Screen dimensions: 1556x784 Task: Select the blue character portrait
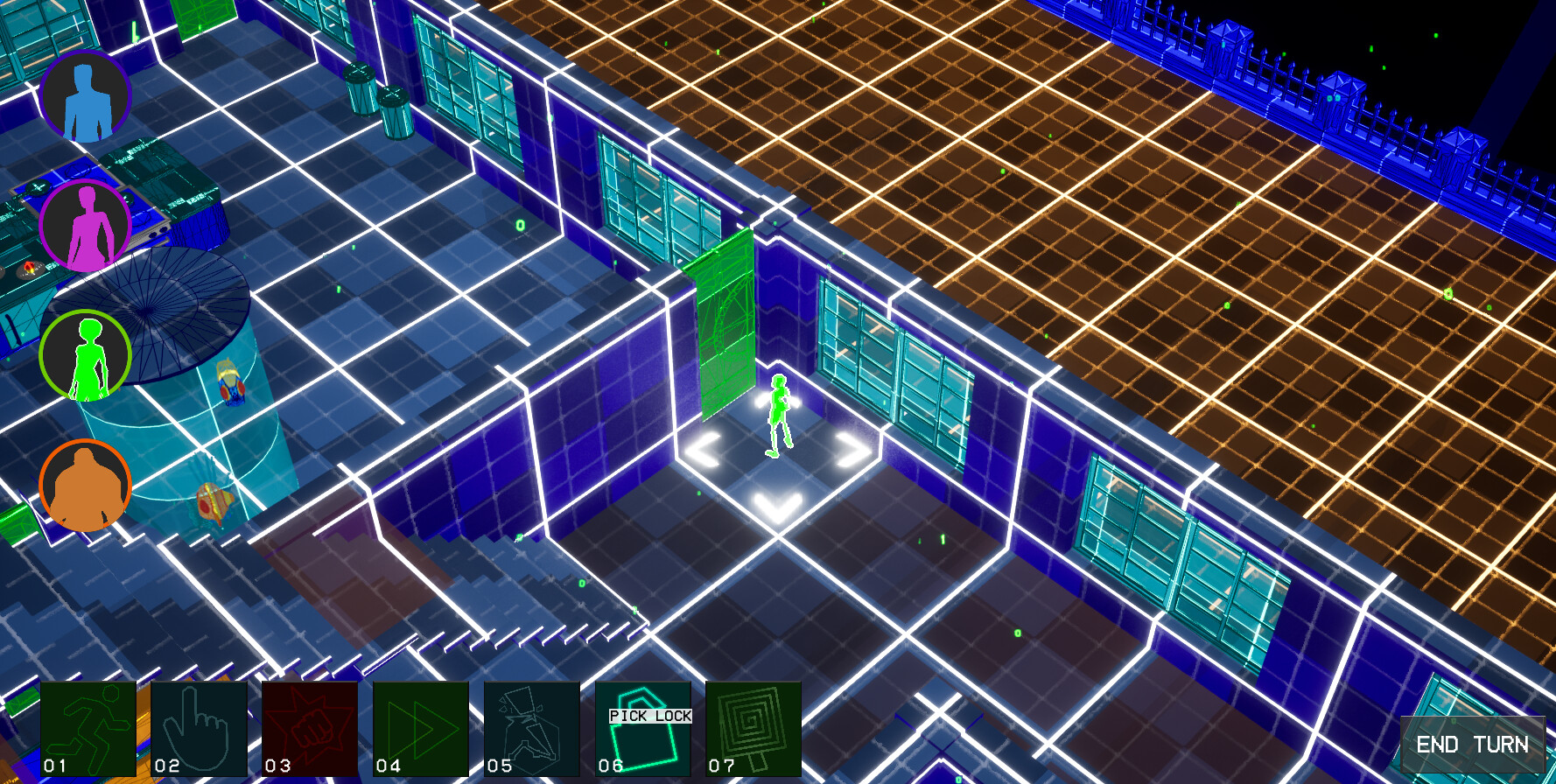point(84,96)
